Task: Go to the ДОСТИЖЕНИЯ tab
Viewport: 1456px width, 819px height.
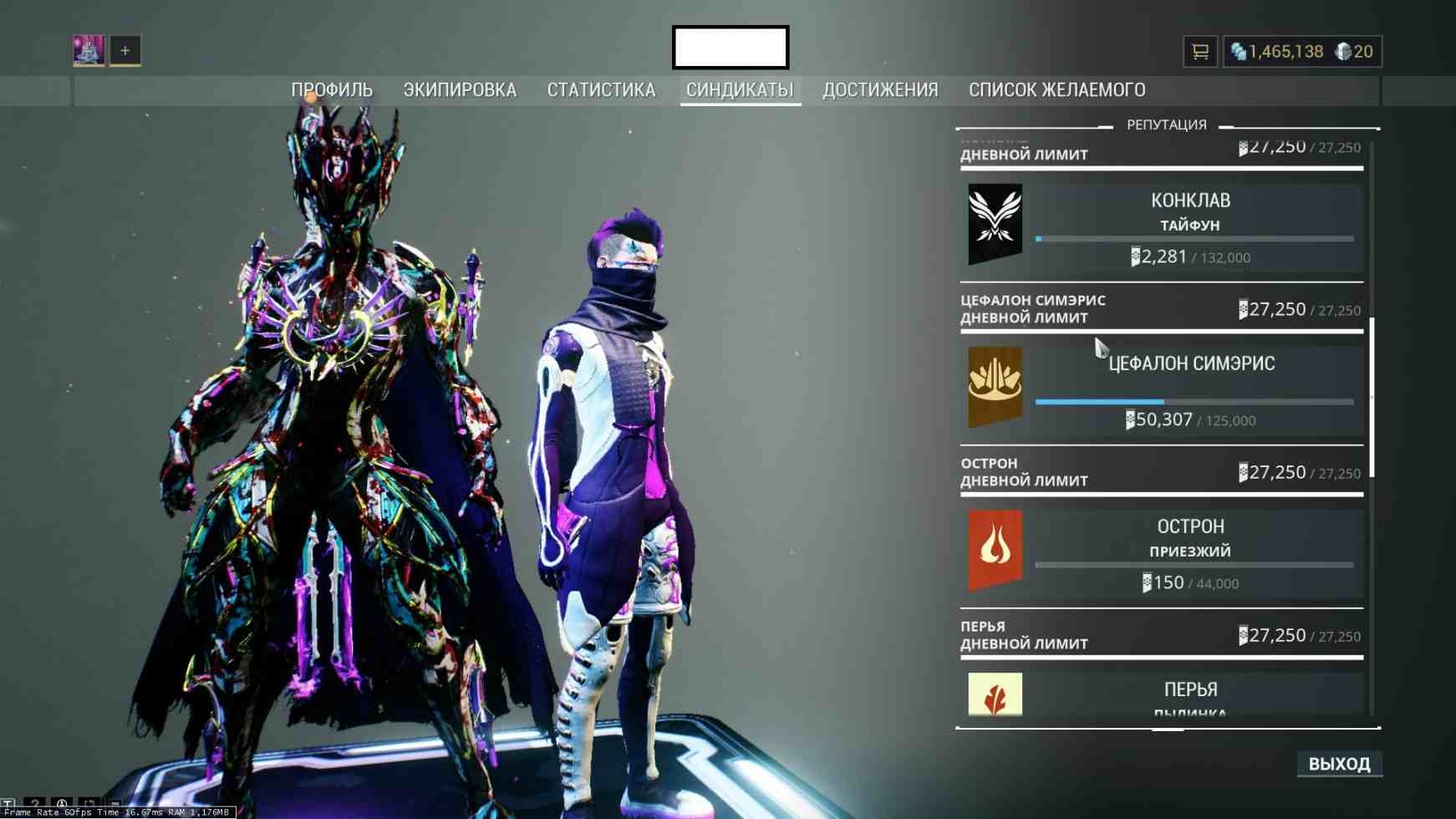Action: (880, 90)
